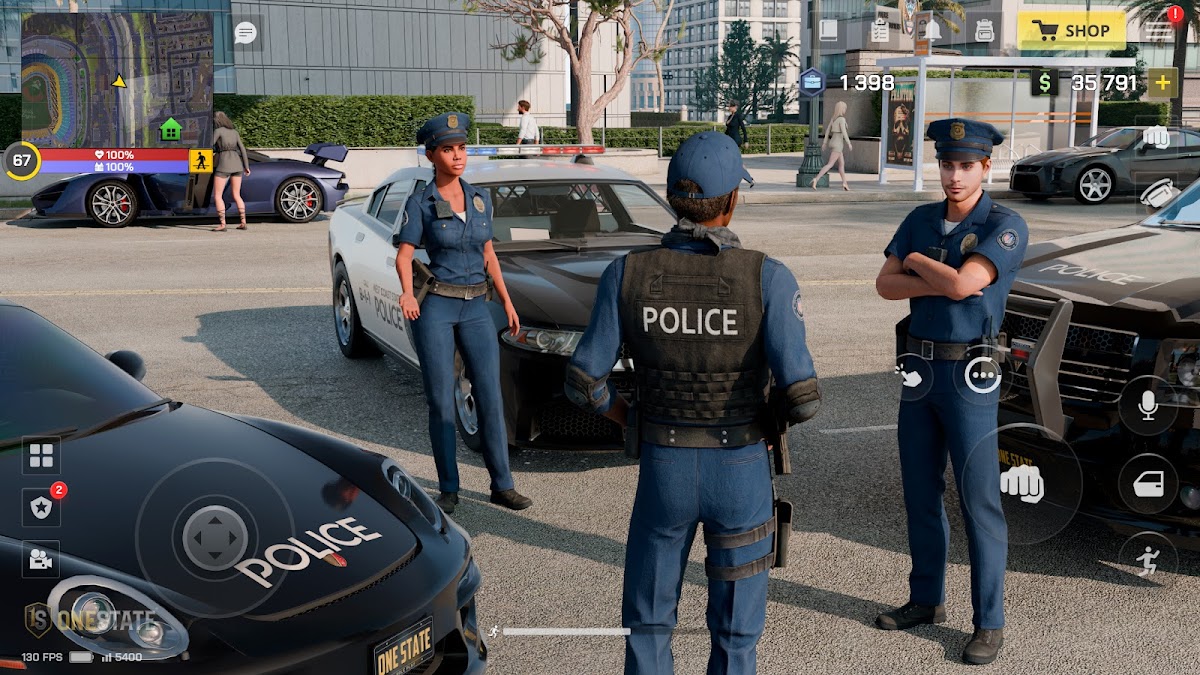
Task: Open the hamburger menu with red alert
Action: point(1159,30)
